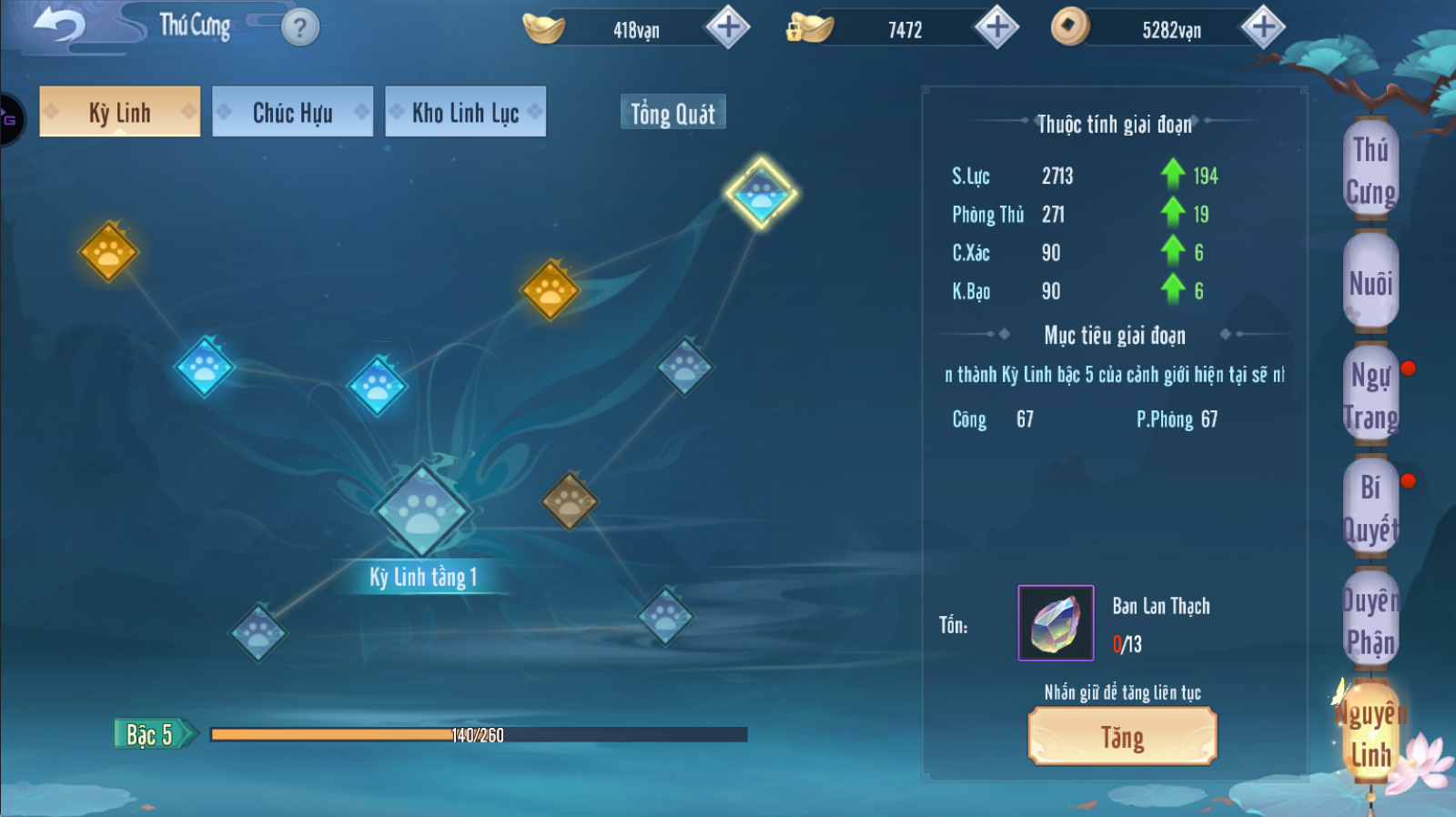
Task: Open the Kho Linh Lực tab
Action: (x=465, y=112)
